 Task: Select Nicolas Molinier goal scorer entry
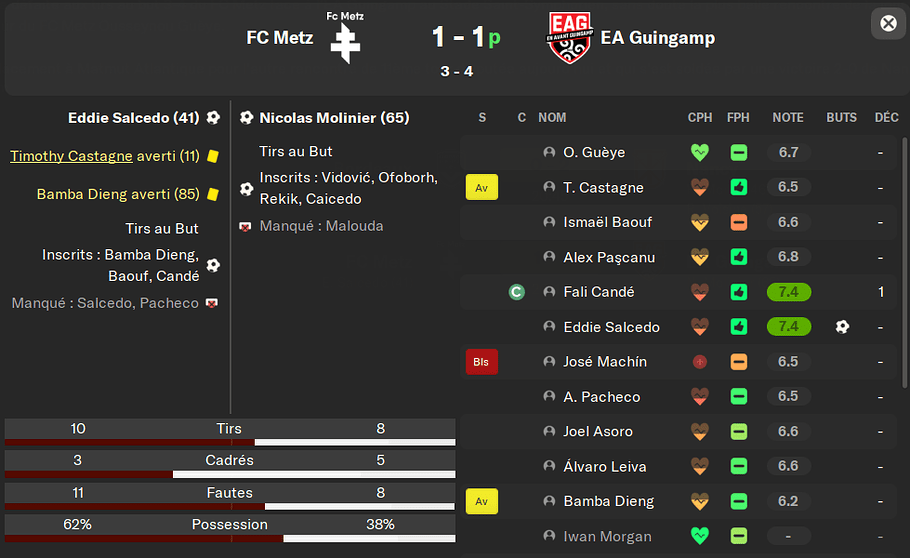[334, 118]
